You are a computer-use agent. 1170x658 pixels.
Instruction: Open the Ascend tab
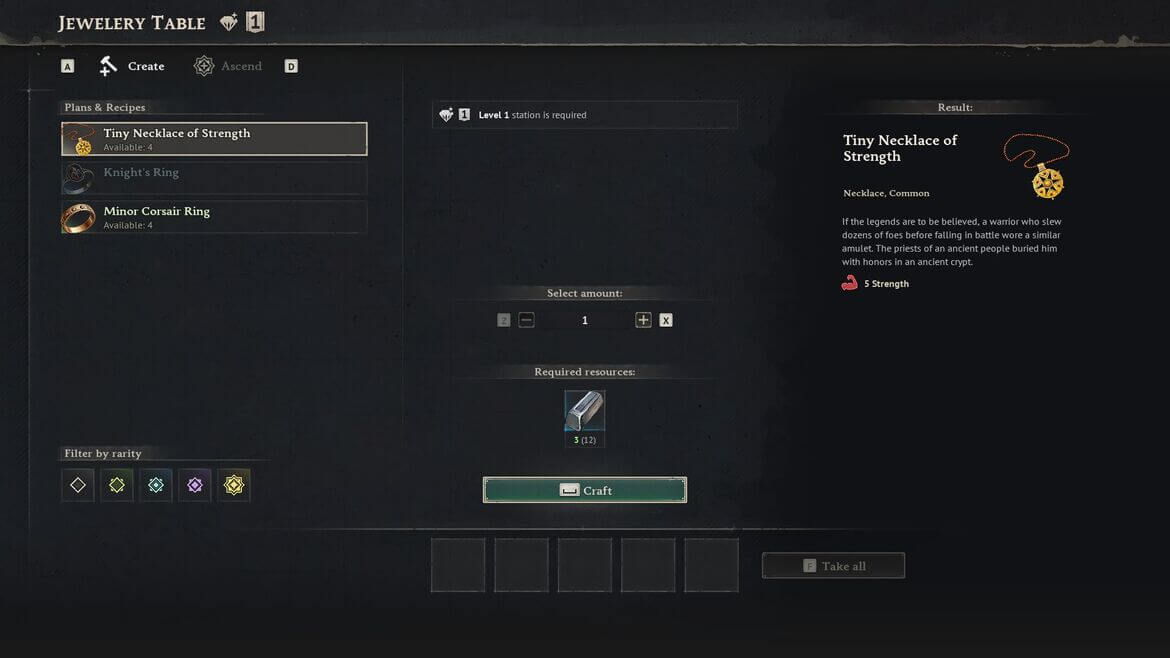[228, 66]
